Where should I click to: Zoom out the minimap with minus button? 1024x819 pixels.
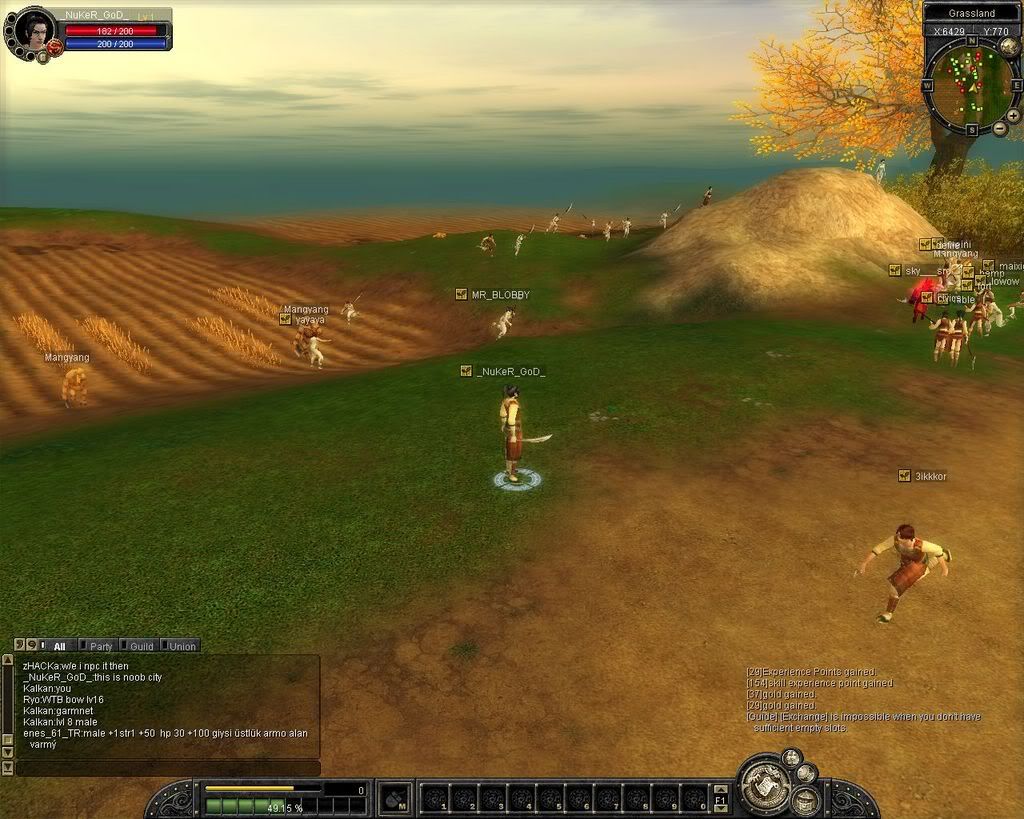click(1000, 130)
